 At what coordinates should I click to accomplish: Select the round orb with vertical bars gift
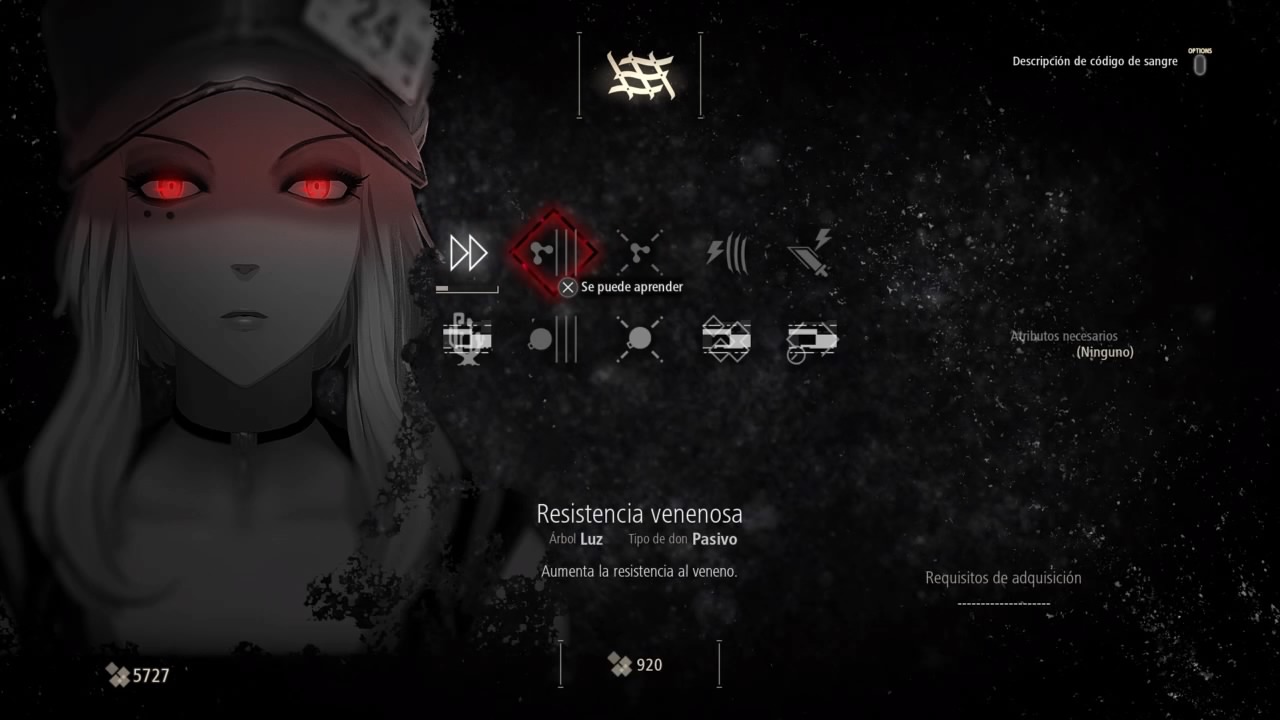pos(553,339)
